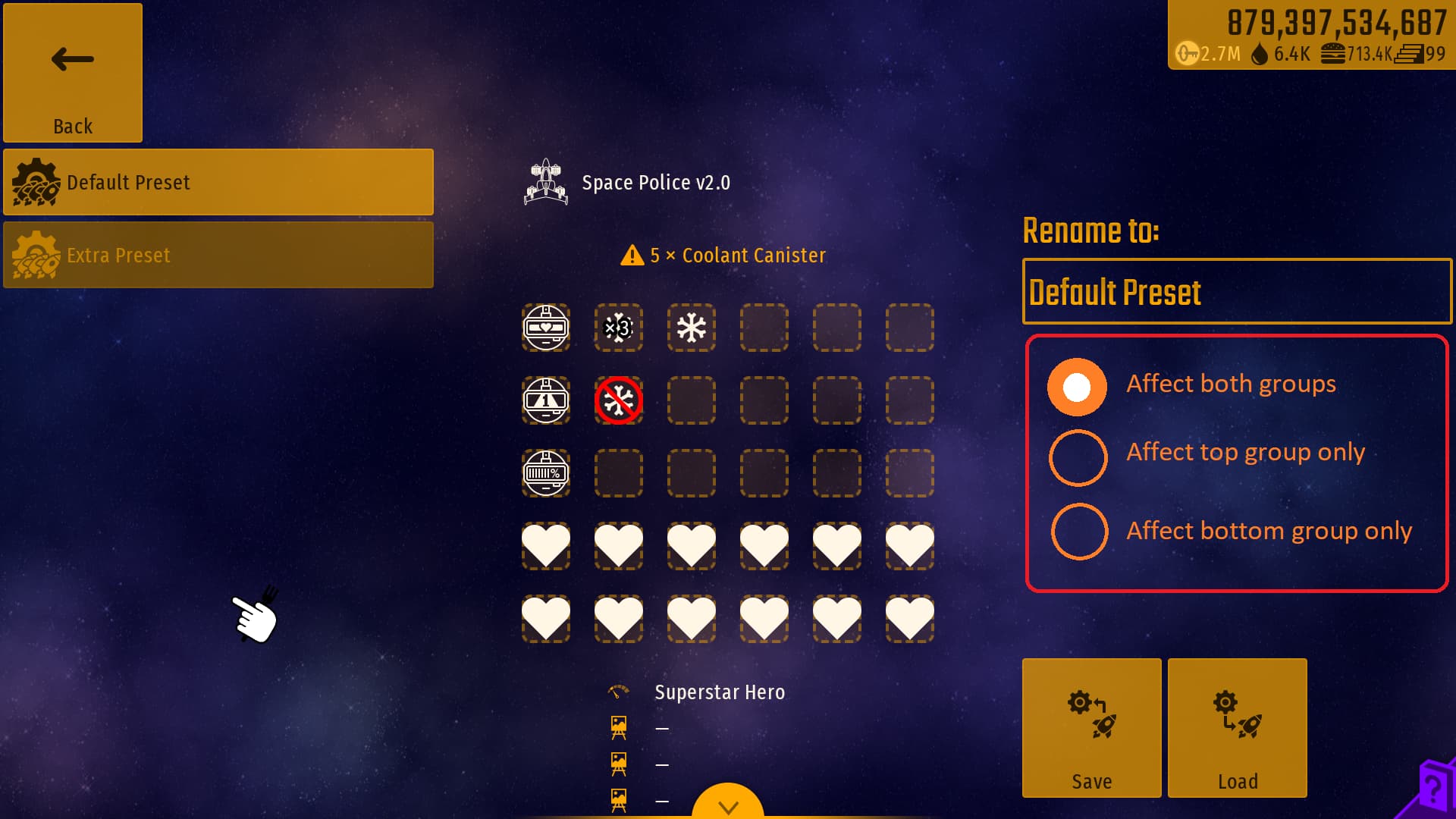1456x819 pixels.
Task: Click the x3 snowflake equipment slot
Action: [x=619, y=328]
